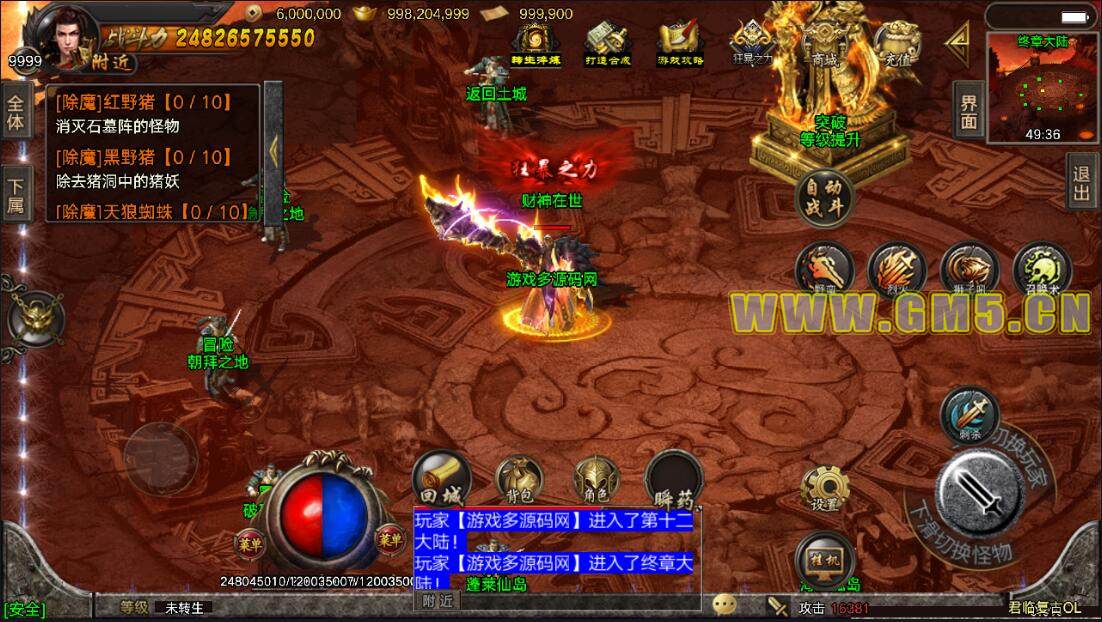
Task: Open the 设置 settings gear
Action: (825, 488)
